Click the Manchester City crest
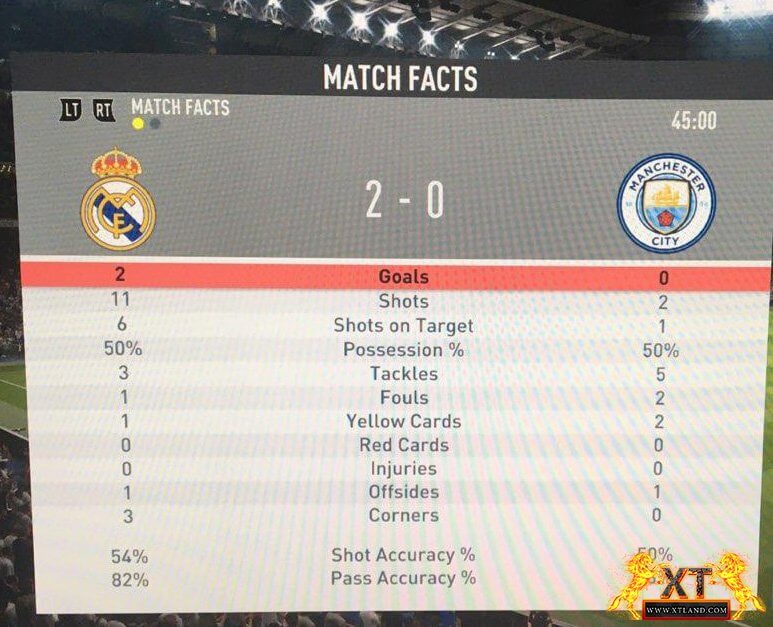773x627 pixels. pos(667,202)
